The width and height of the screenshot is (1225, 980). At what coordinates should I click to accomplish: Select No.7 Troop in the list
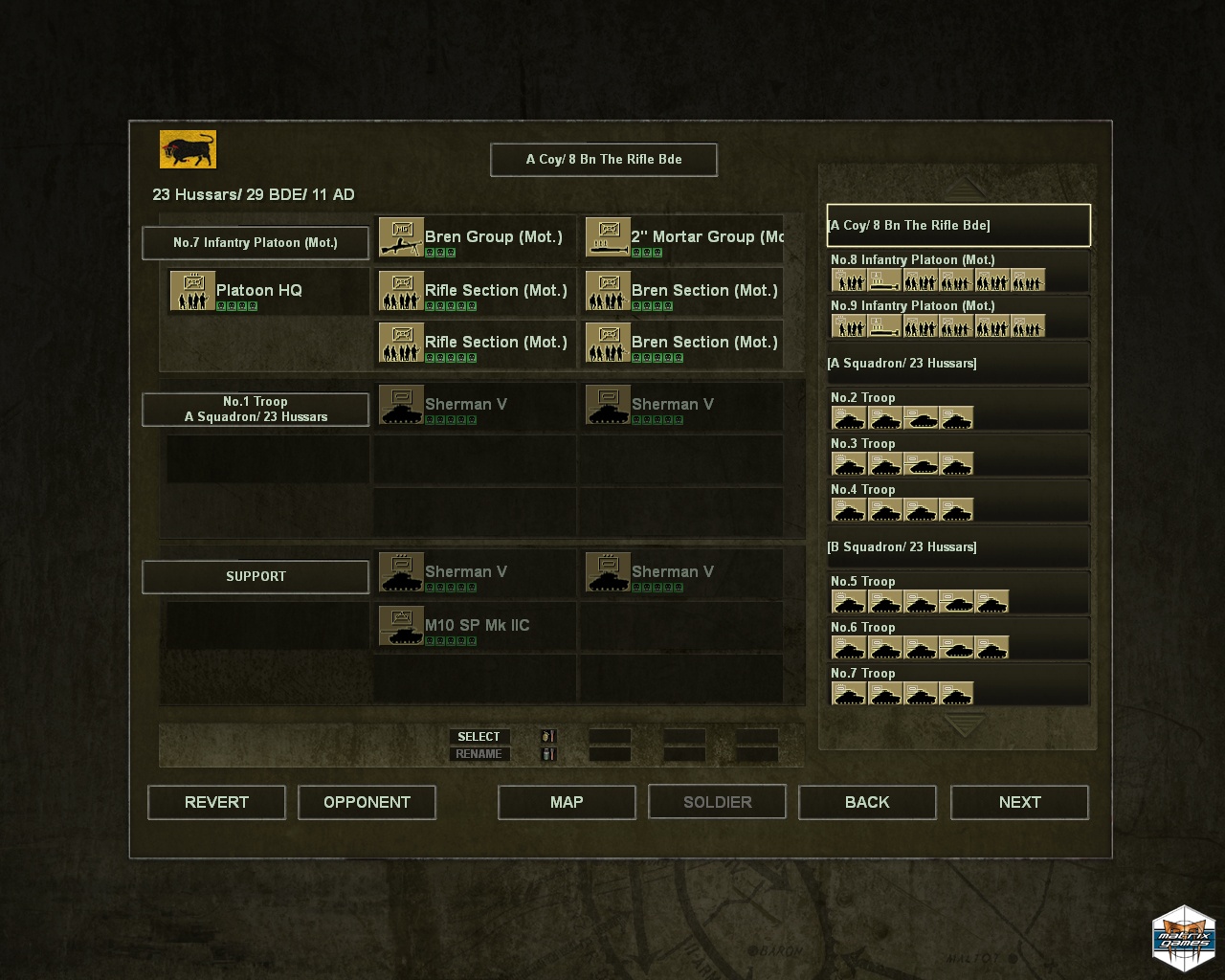[x=957, y=685]
